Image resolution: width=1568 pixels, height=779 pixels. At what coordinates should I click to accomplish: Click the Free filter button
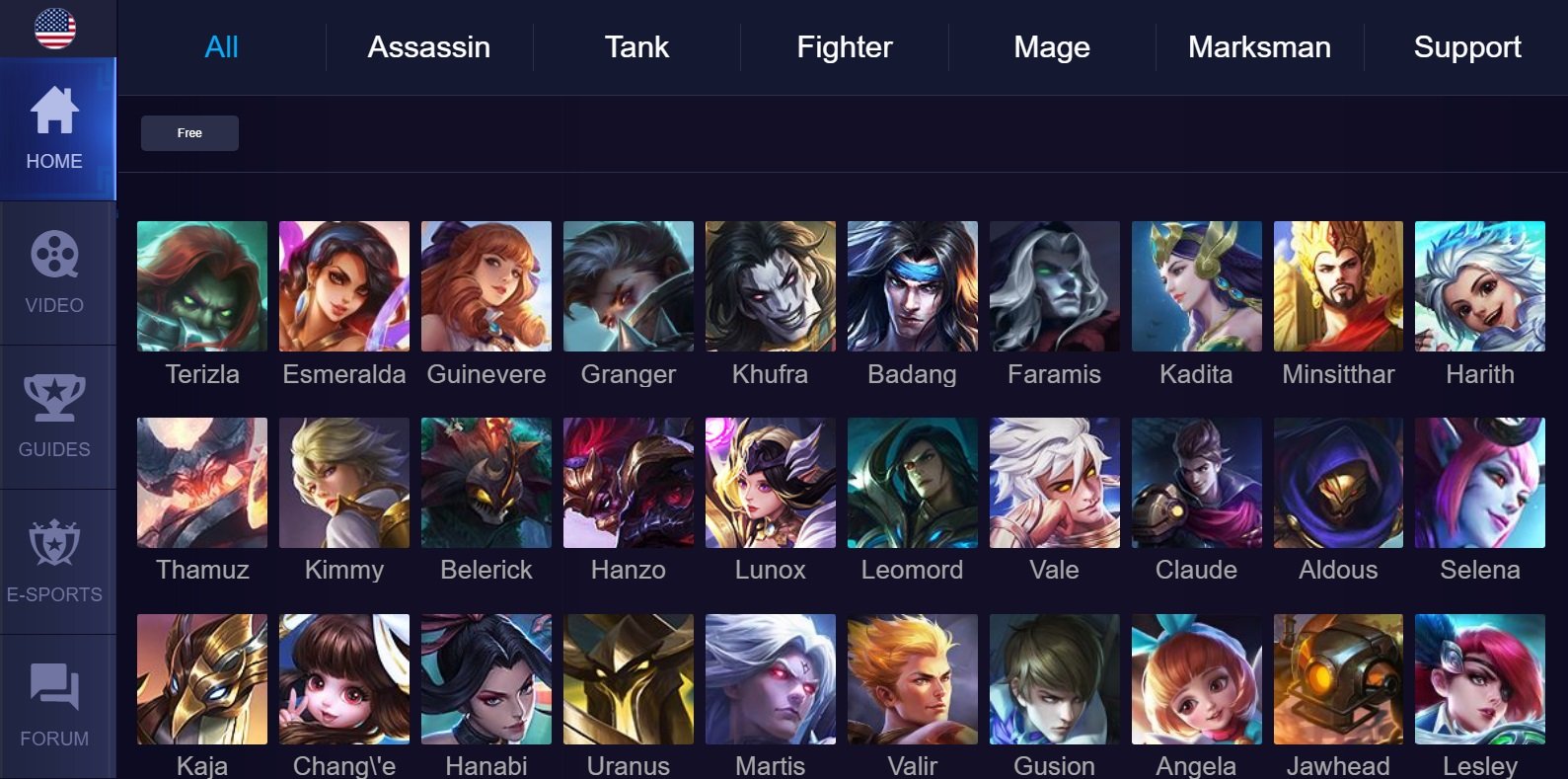tap(189, 133)
